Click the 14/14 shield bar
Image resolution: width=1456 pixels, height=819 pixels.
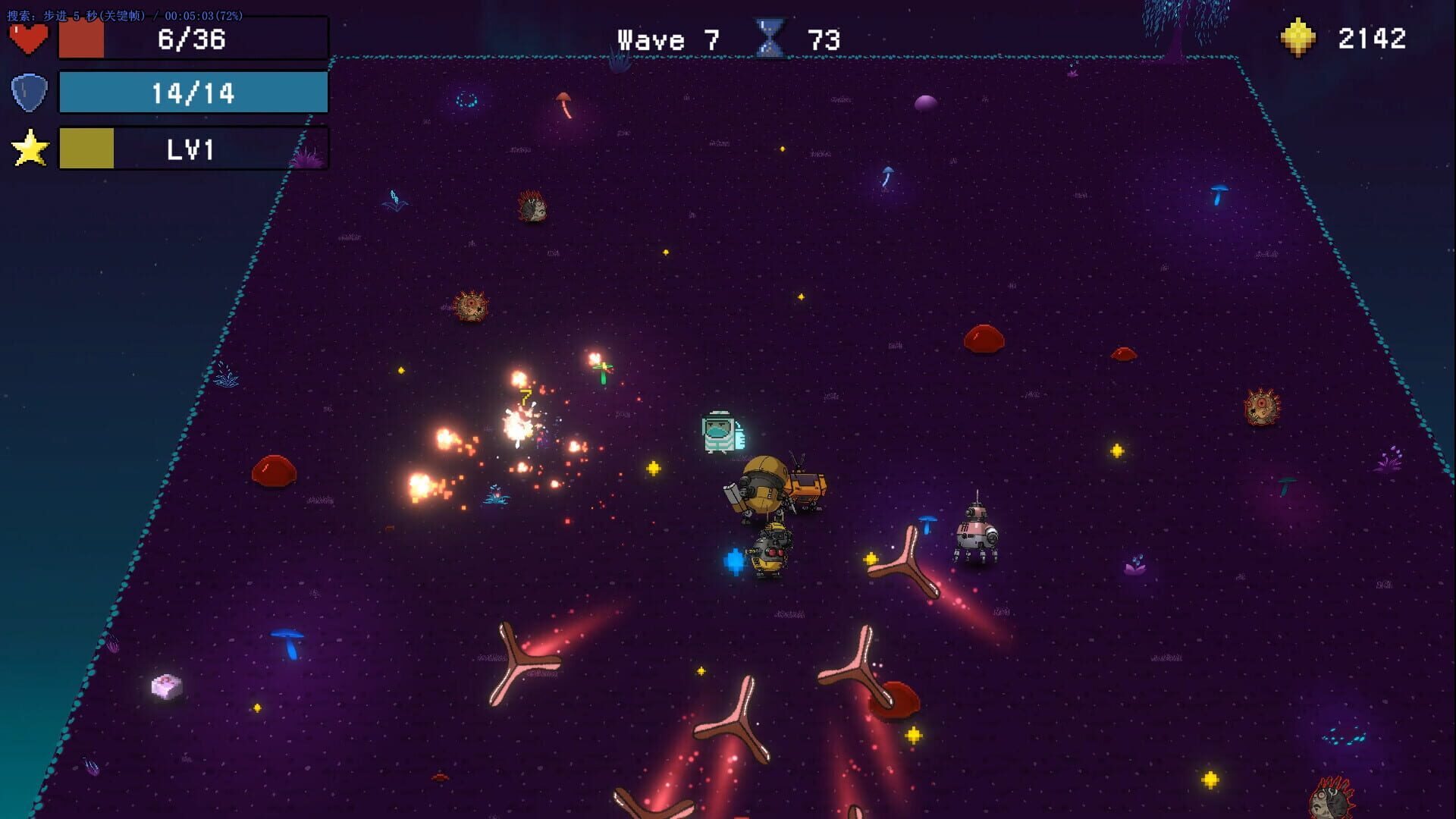pos(192,92)
